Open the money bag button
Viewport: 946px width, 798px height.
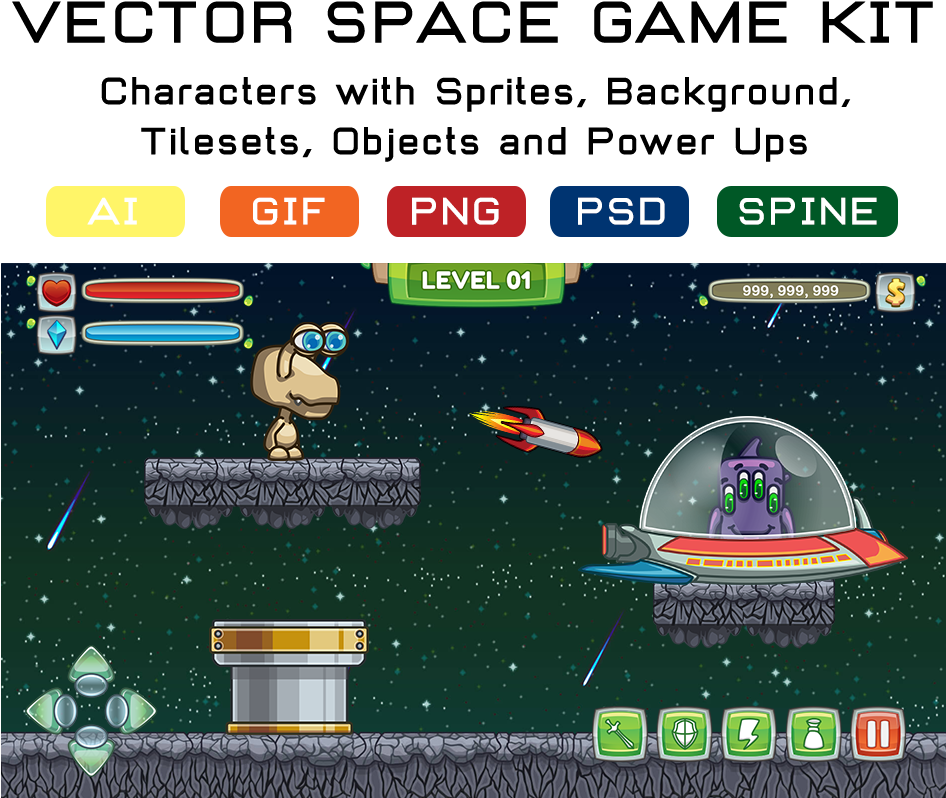(813, 735)
